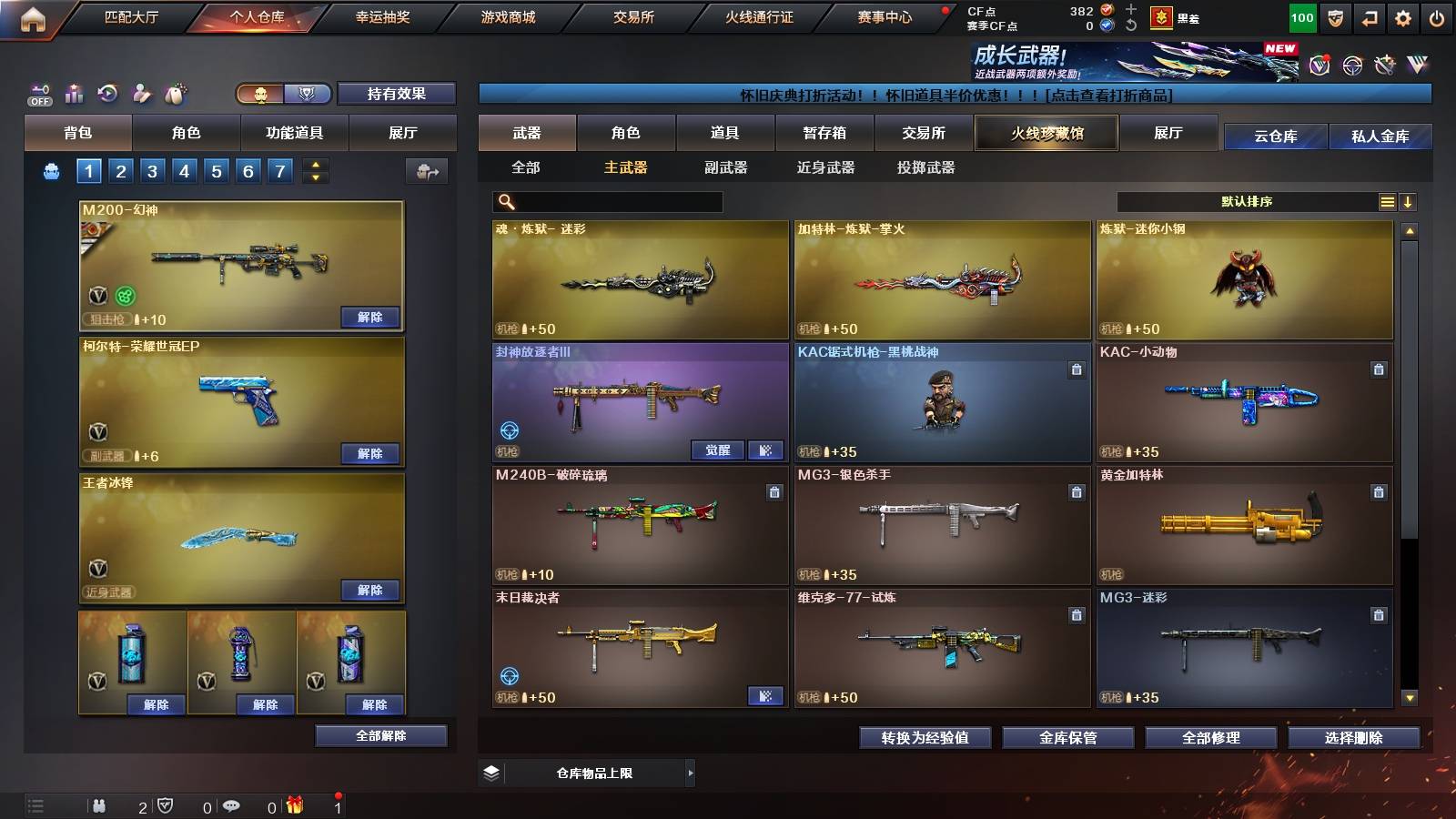Screen dimensions: 1456x819
Task: Switch the OFF key toggle to ON
Action: (38, 93)
